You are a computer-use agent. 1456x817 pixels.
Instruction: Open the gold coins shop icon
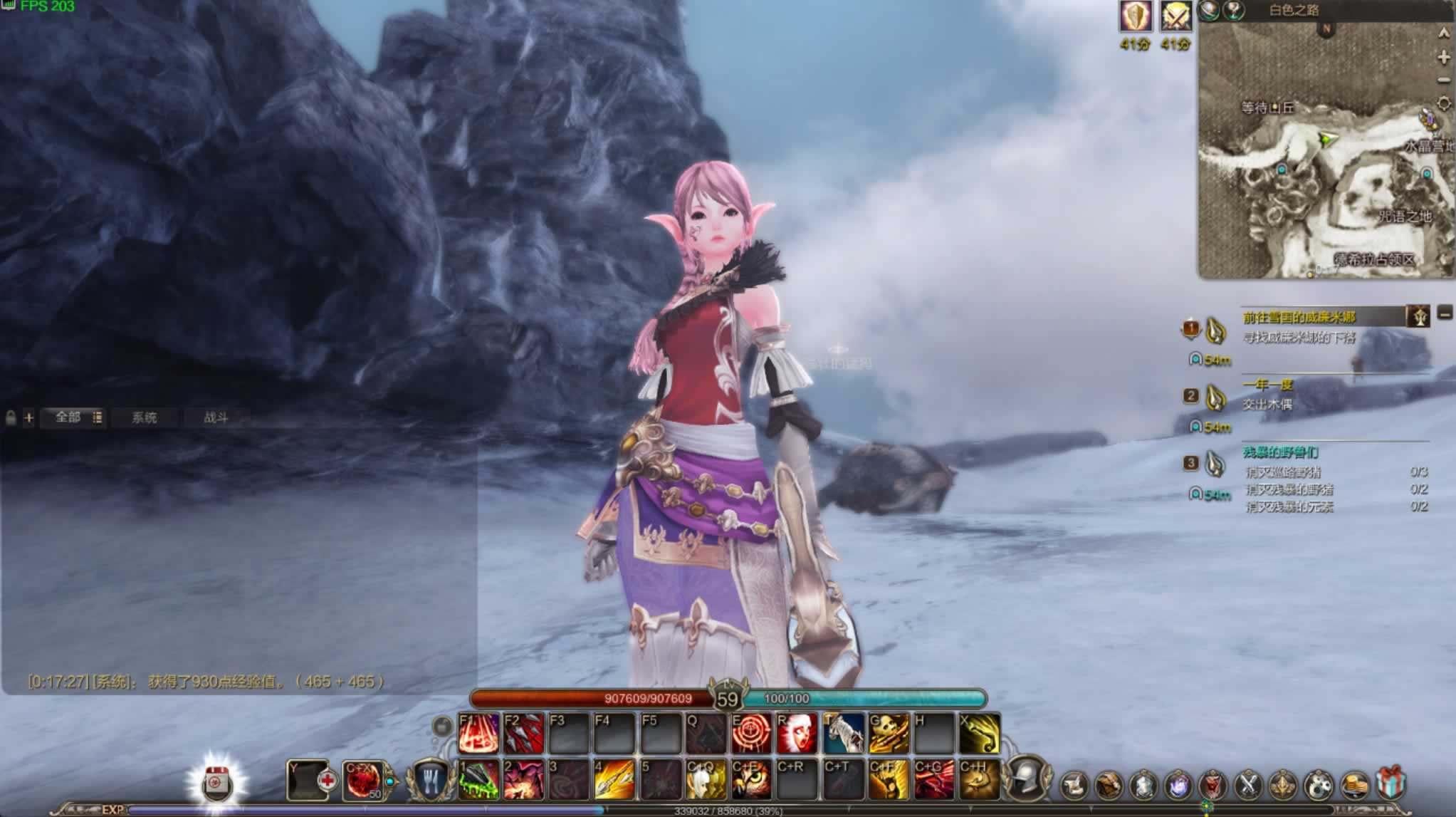click(x=1355, y=784)
